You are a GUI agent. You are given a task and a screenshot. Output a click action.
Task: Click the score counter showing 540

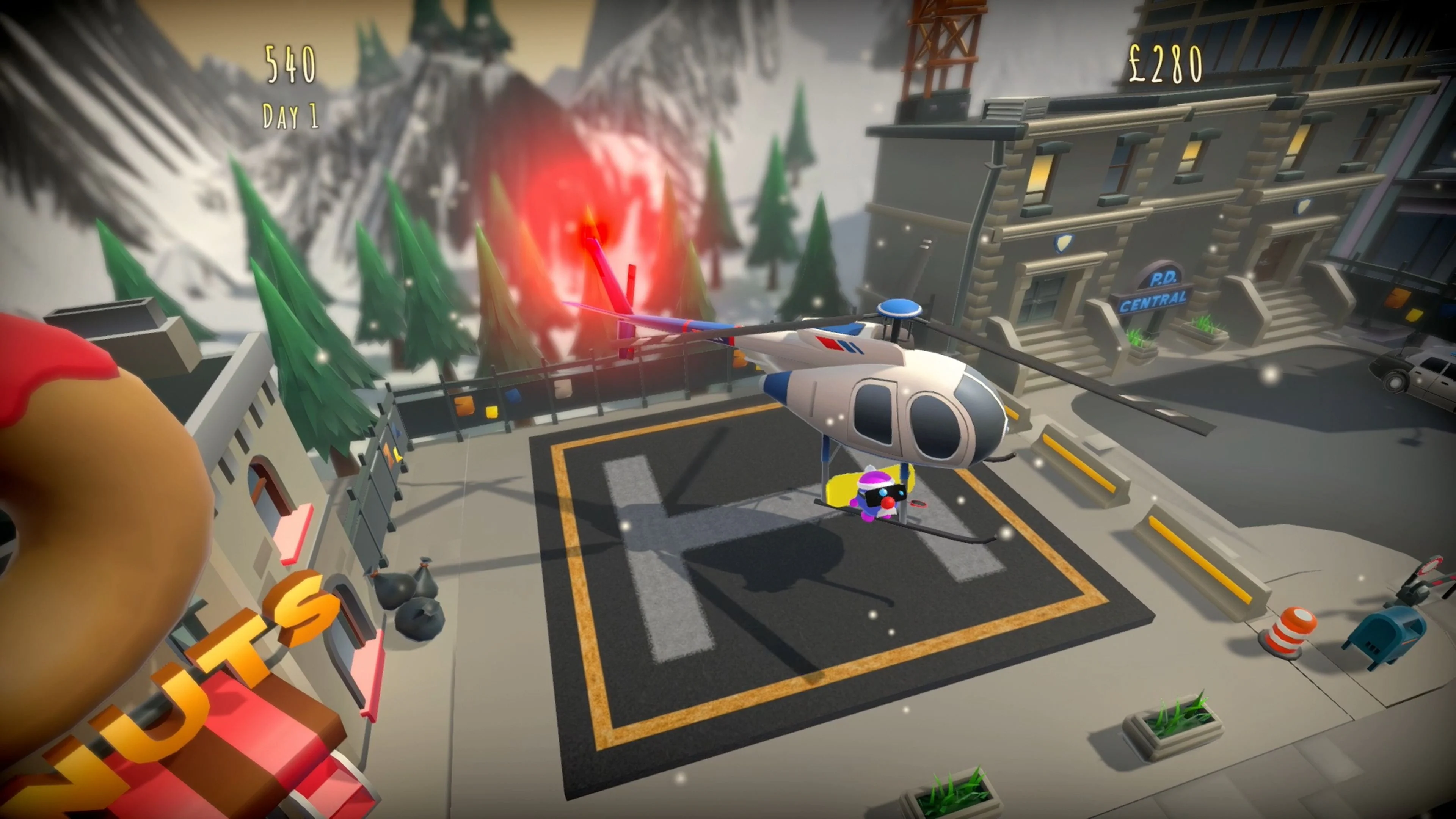pyautogui.click(x=290, y=64)
